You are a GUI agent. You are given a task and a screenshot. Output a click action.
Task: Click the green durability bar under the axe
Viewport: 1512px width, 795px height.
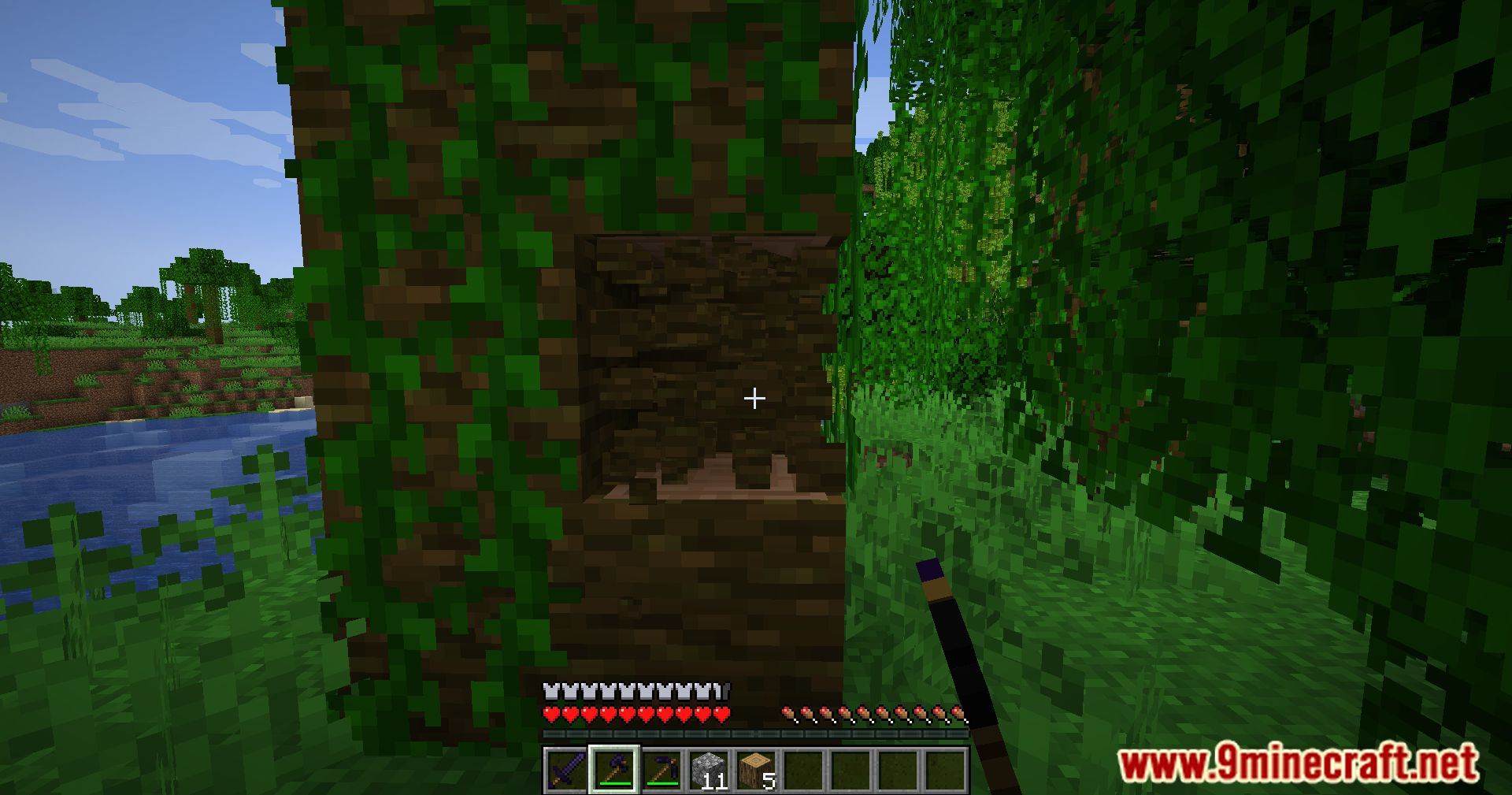(615, 783)
